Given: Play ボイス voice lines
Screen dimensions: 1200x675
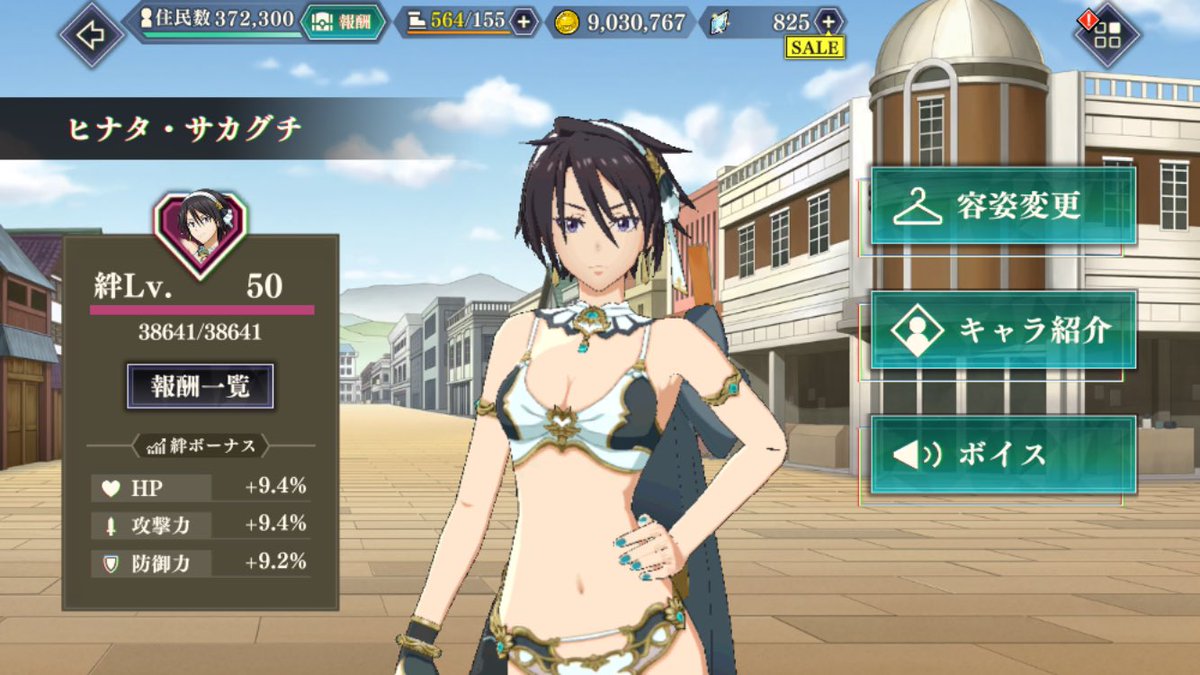Looking at the screenshot, I should [x=1003, y=455].
